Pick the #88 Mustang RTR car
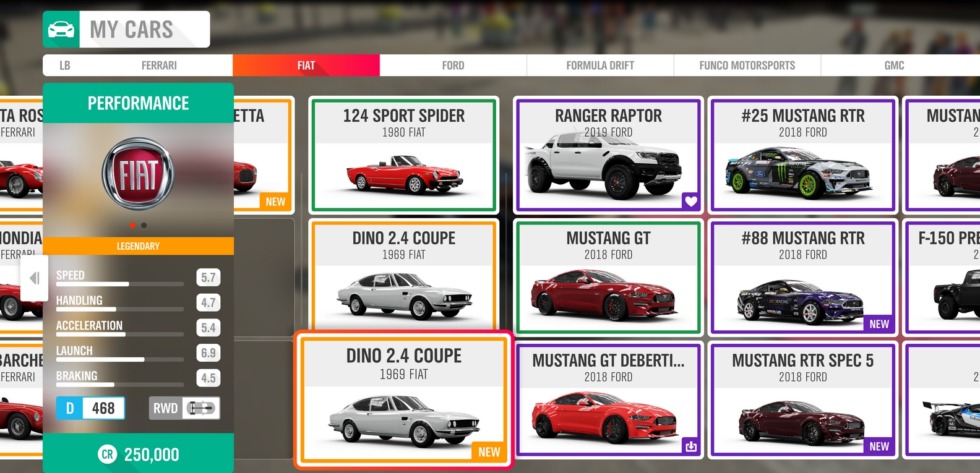 pos(801,277)
